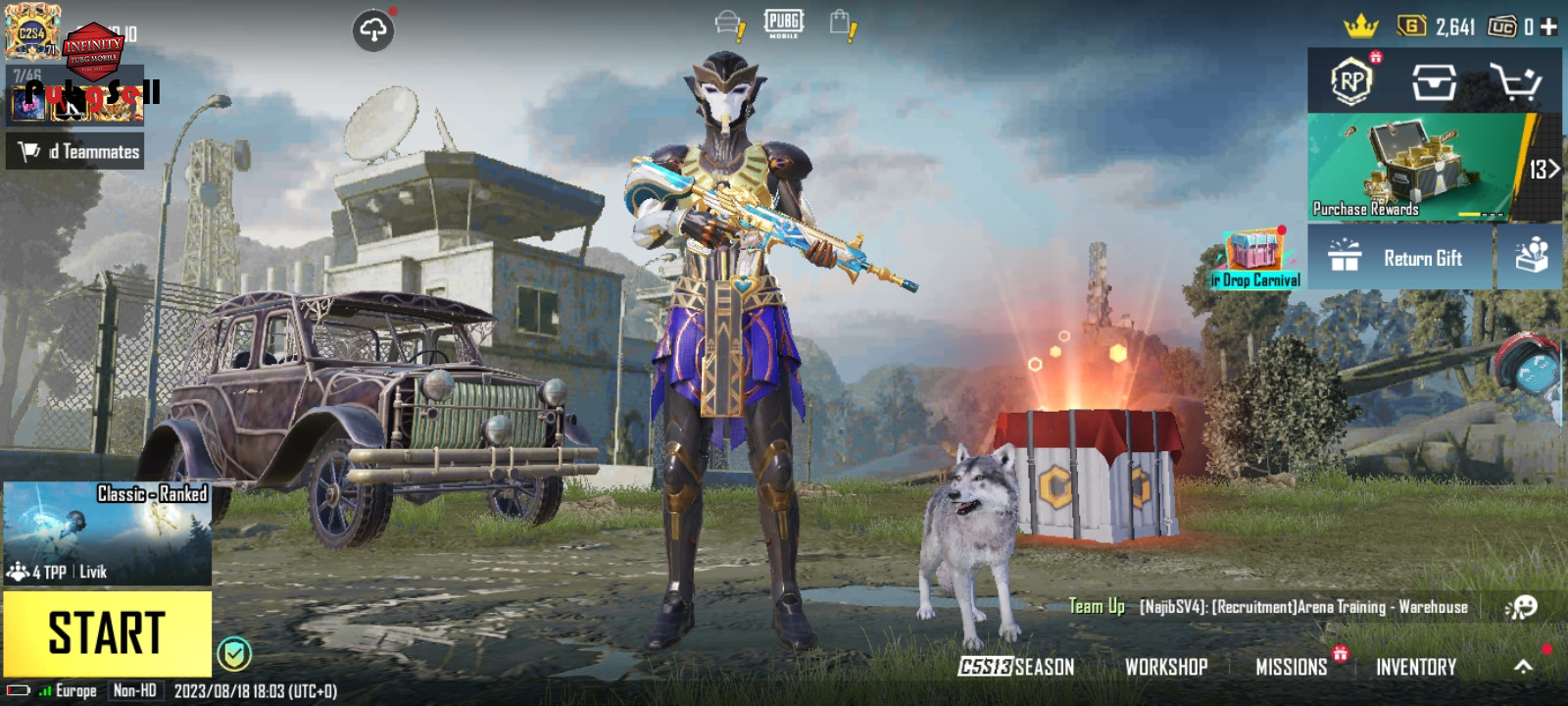The image size is (1568, 706).
Task: Open the Royale Pass RP icon
Action: (1351, 81)
